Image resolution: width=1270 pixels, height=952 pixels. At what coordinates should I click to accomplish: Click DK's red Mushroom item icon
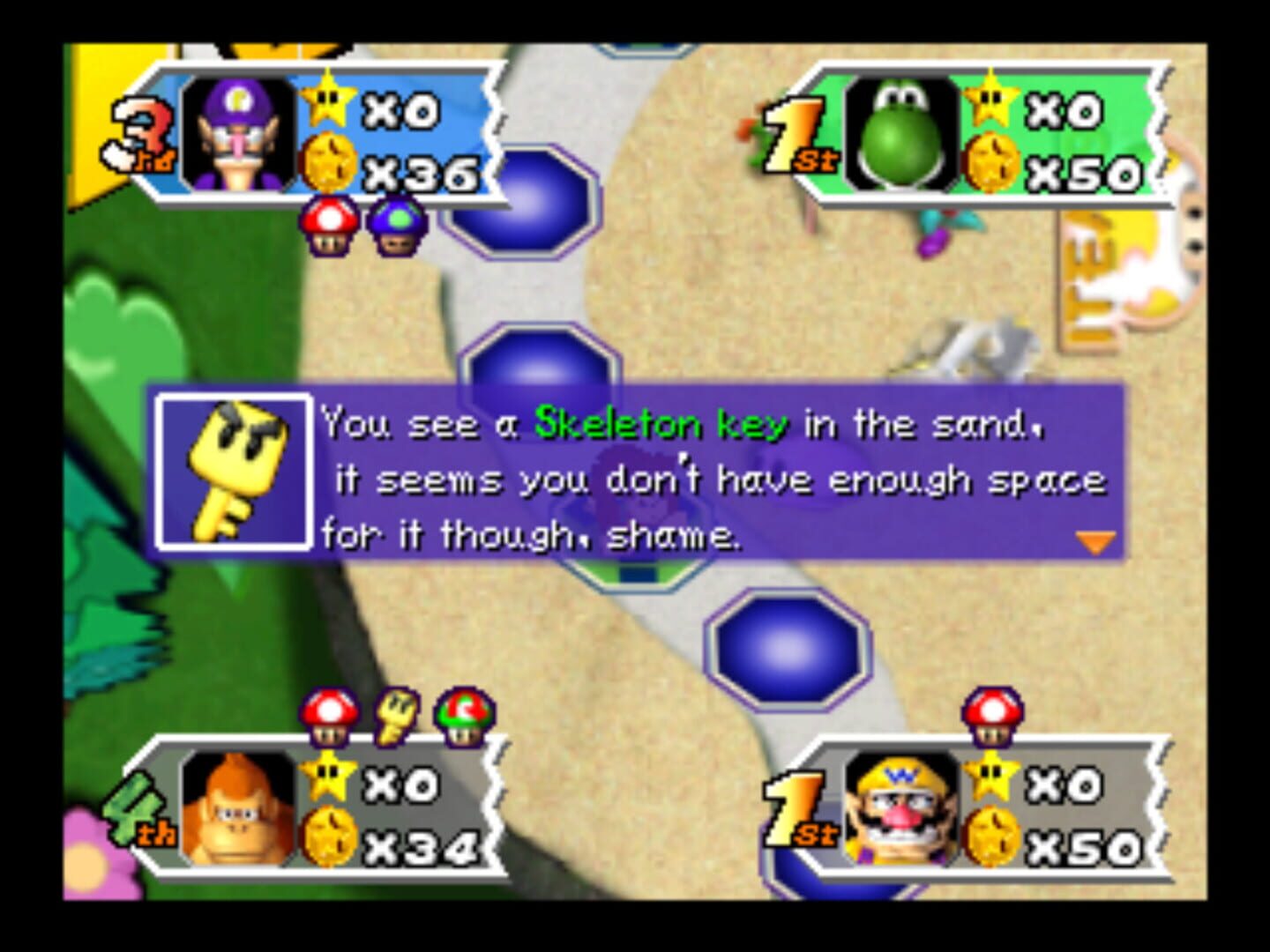[x=331, y=717]
